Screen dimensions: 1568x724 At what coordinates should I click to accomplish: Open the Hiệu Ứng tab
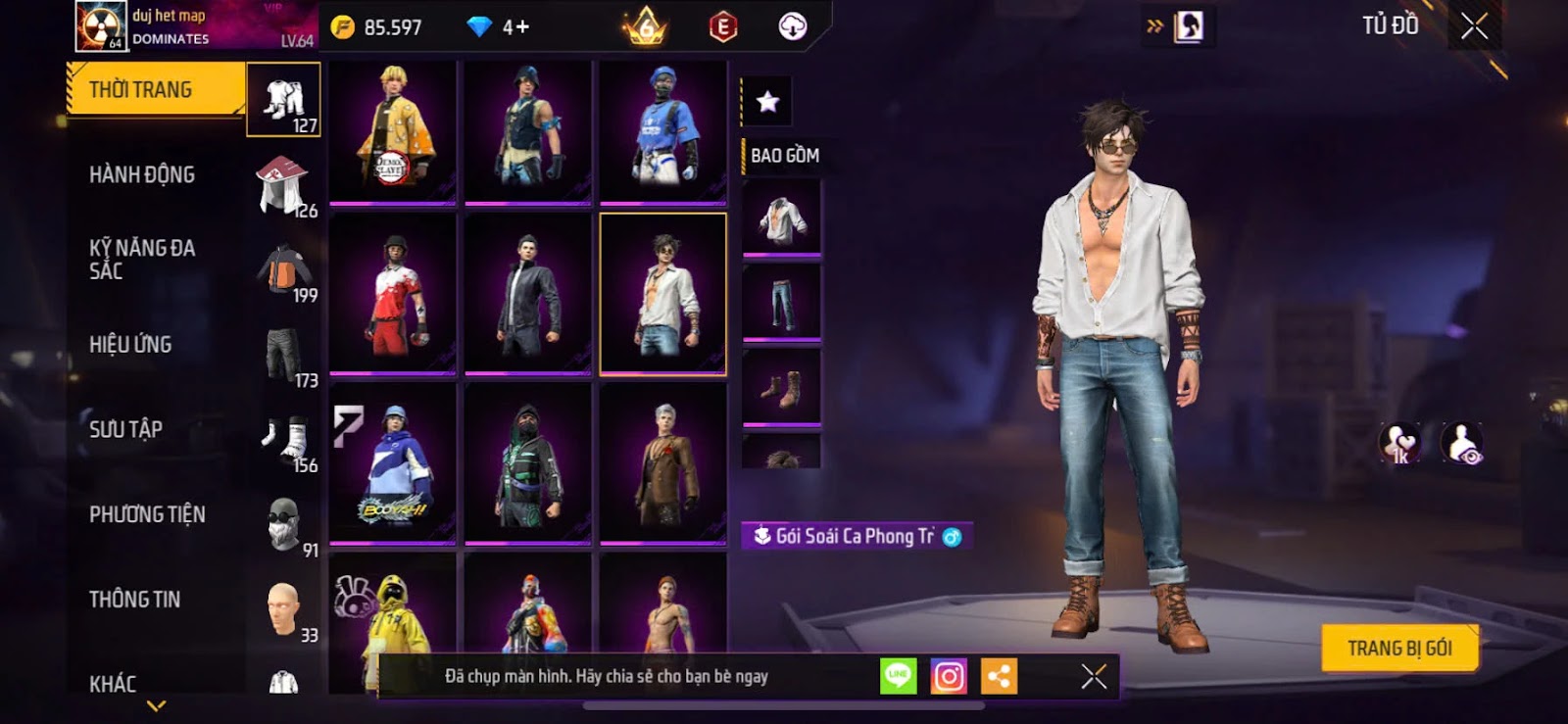130,345
